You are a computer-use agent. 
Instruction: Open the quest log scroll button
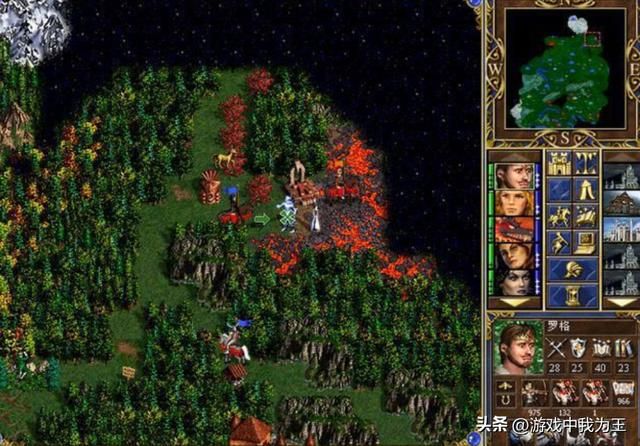pyautogui.click(x=558, y=190)
